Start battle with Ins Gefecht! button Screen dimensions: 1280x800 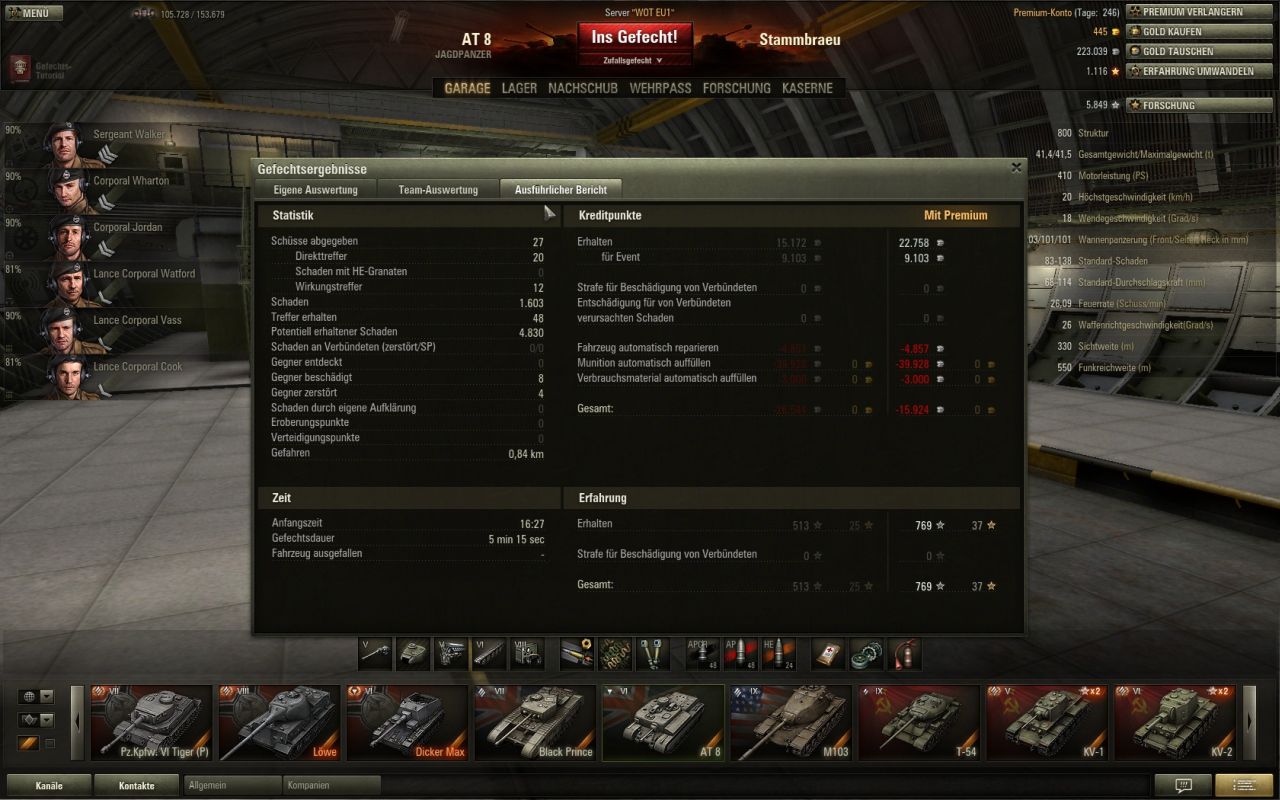click(x=634, y=37)
